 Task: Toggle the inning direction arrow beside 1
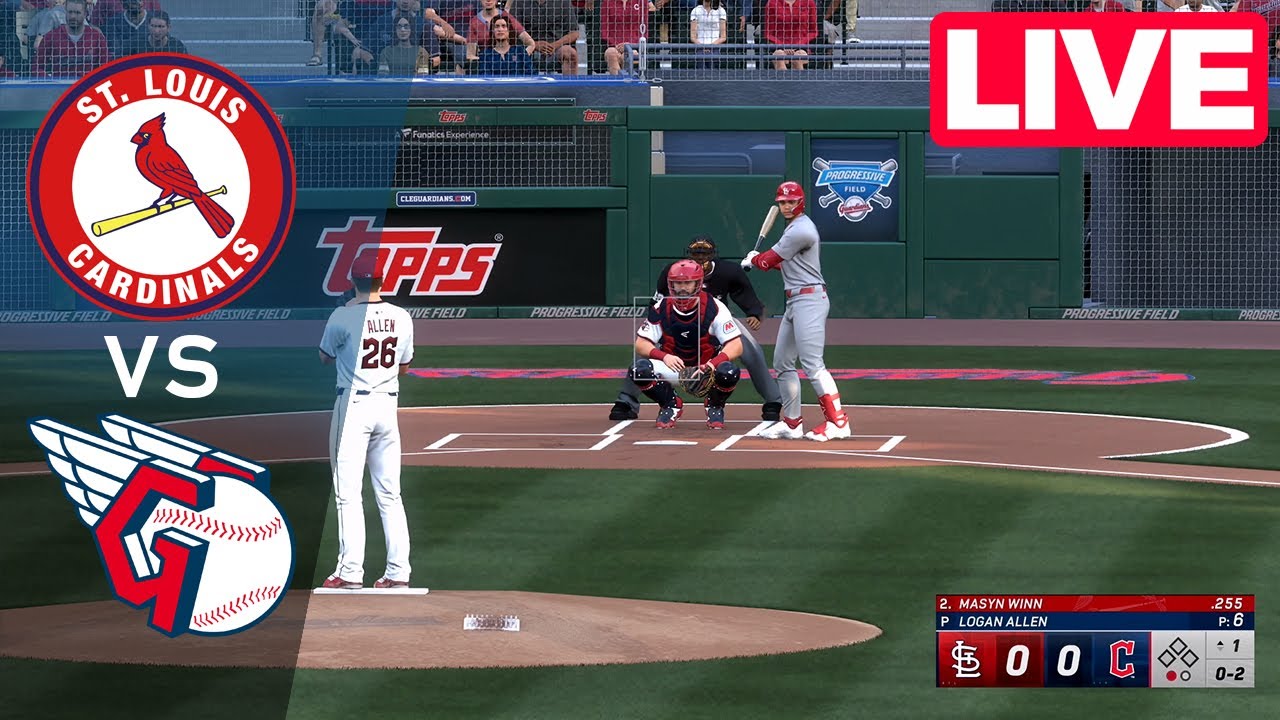point(1221,647)
